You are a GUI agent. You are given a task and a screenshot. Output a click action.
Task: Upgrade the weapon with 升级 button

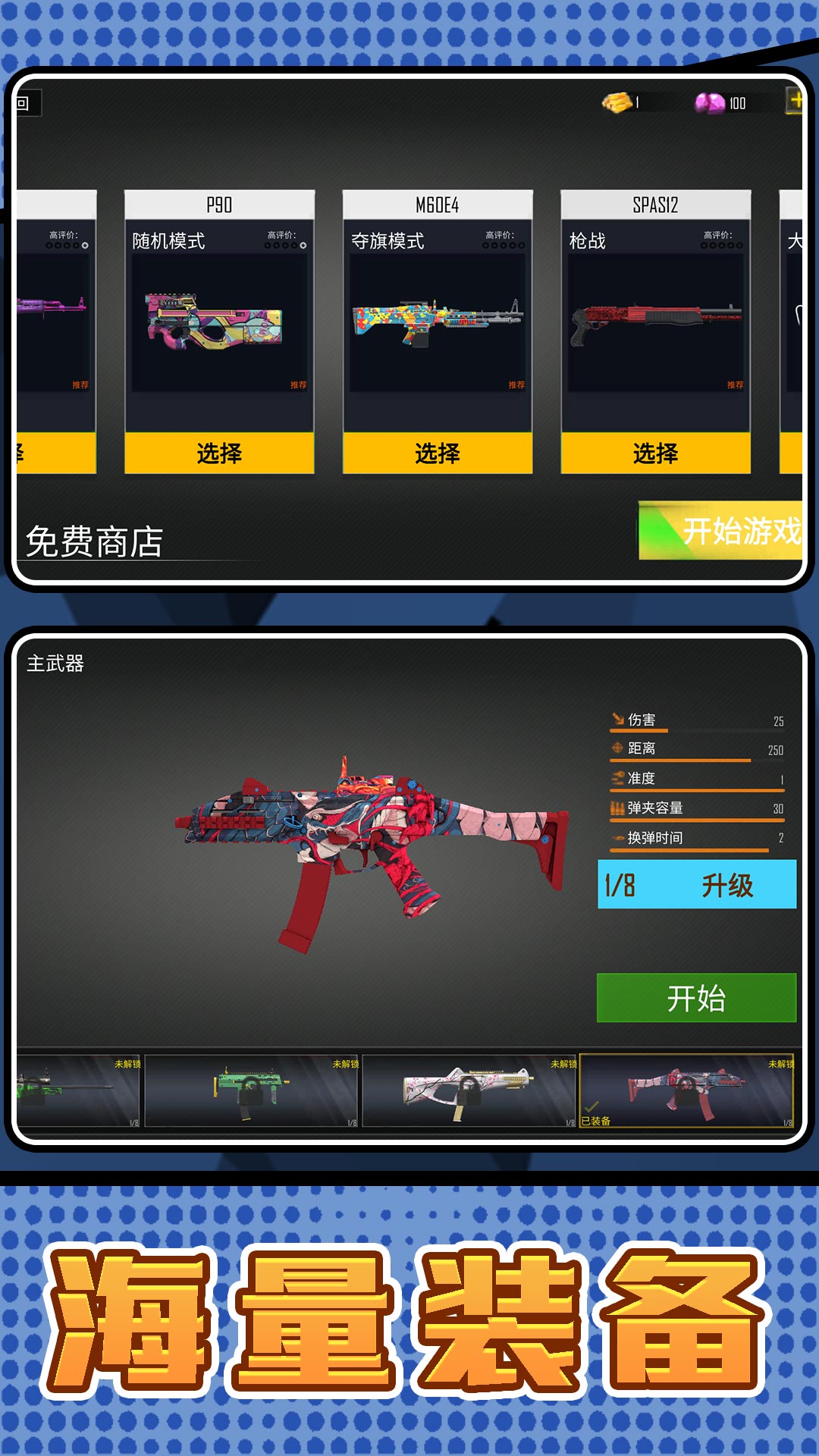coord(697,884)
